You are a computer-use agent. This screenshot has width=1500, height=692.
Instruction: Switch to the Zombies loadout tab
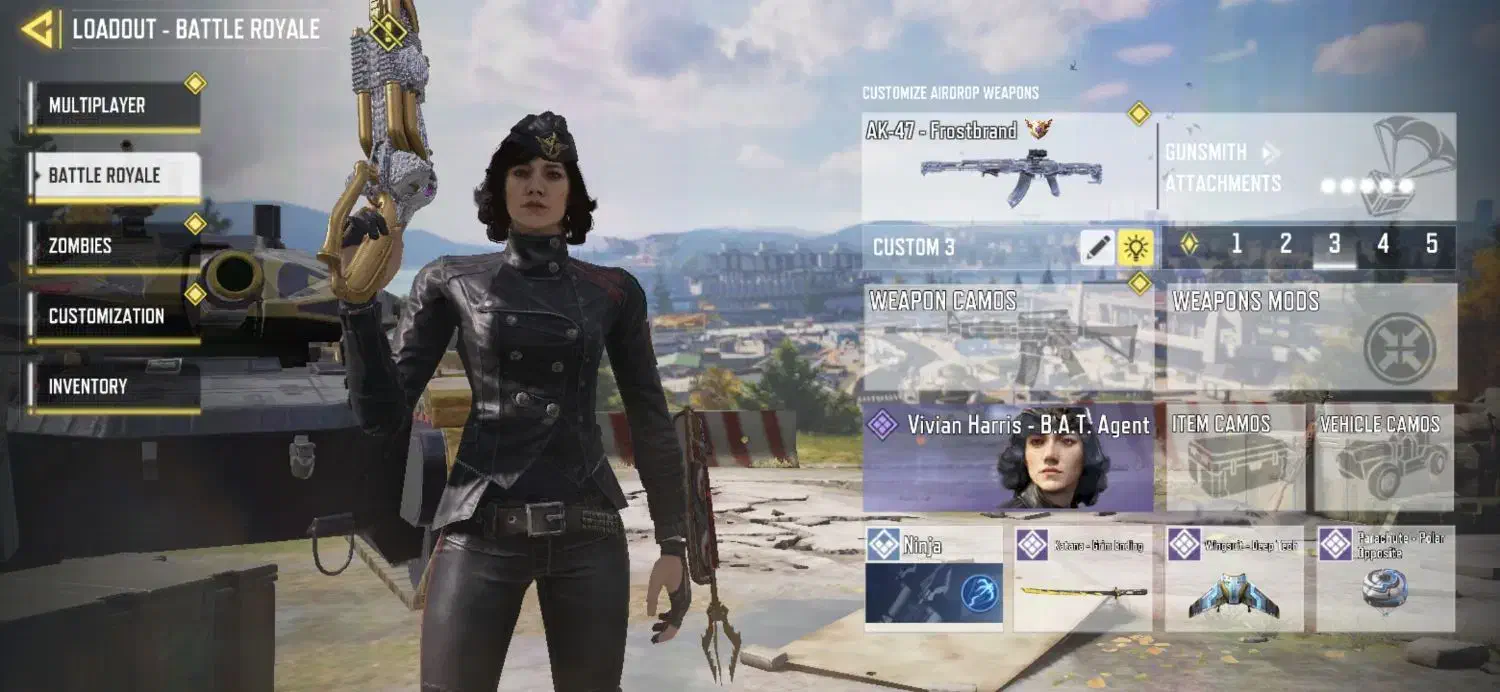[114, 246]
